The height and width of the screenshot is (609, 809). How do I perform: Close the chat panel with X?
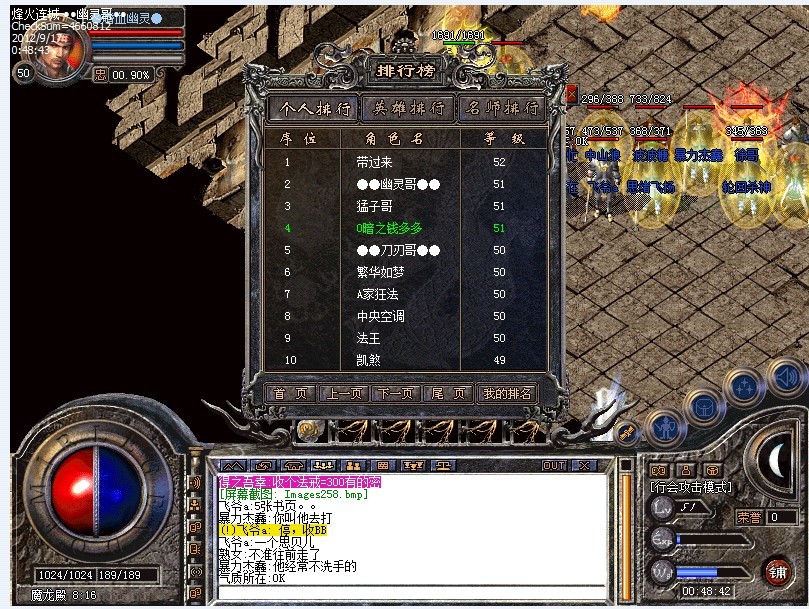pyautogui.click(x=584, y=465)
